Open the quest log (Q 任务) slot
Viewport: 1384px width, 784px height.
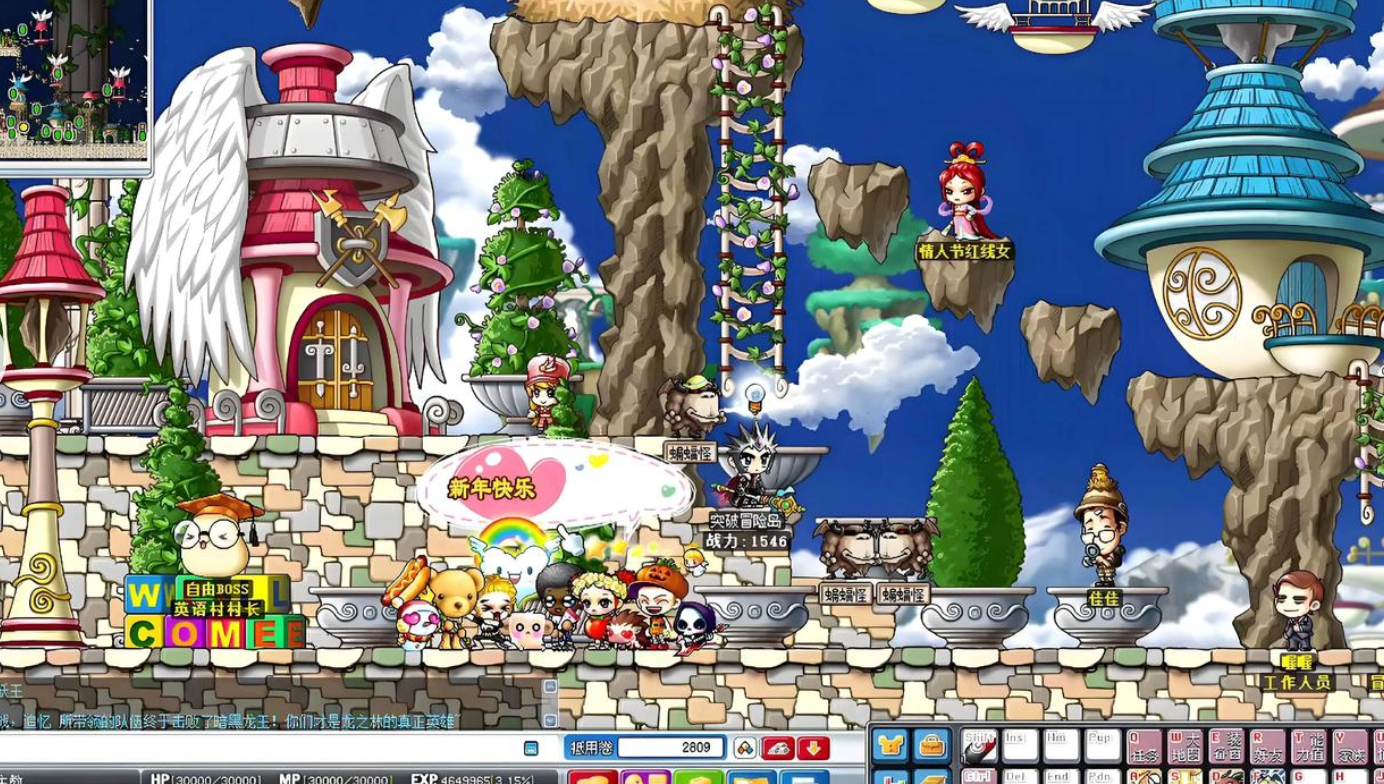[1145, 747]
